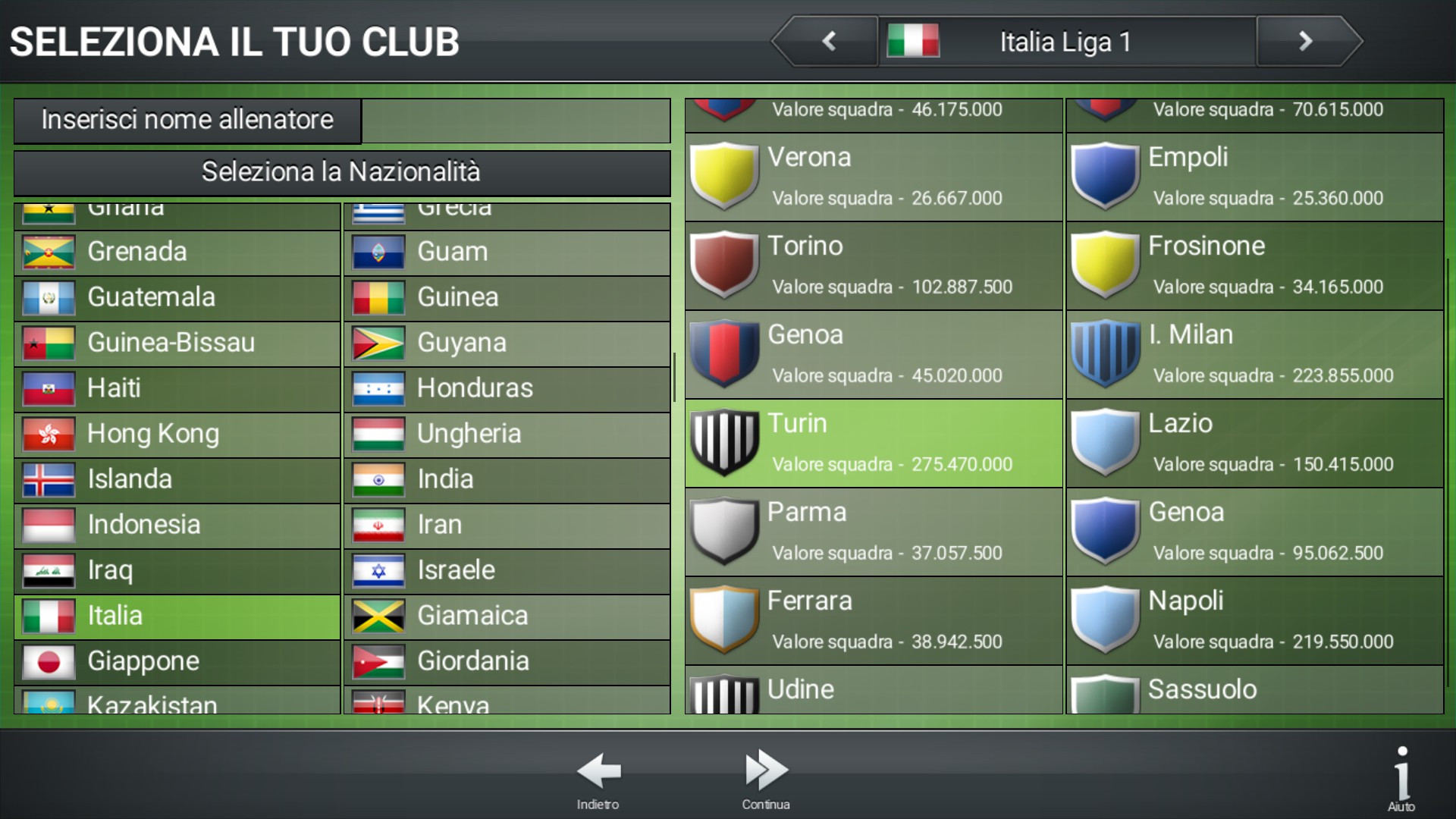The width and height of the screenshot is (1456, 819).
Task: Click the Turin black-white crest
Action: (x=724, y=444)
